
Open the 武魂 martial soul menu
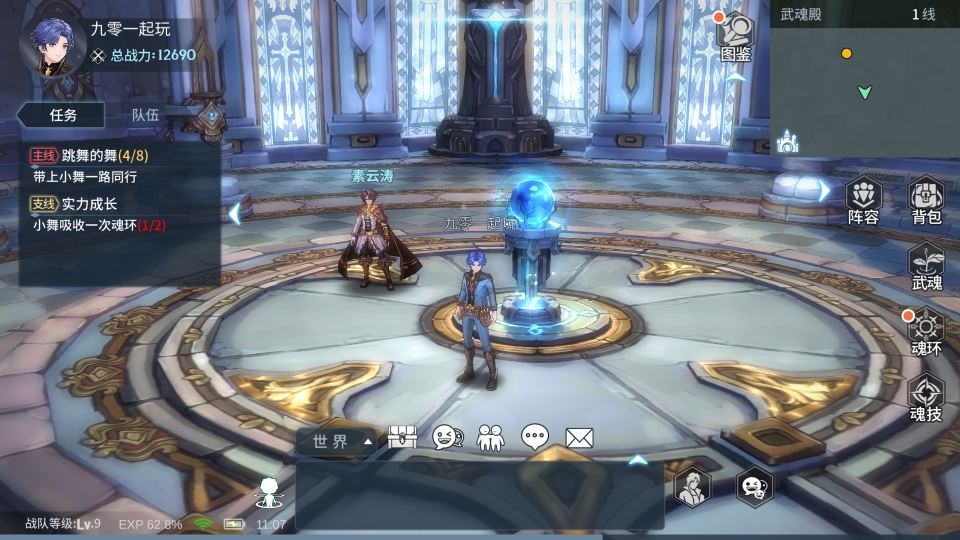point(926,266)
